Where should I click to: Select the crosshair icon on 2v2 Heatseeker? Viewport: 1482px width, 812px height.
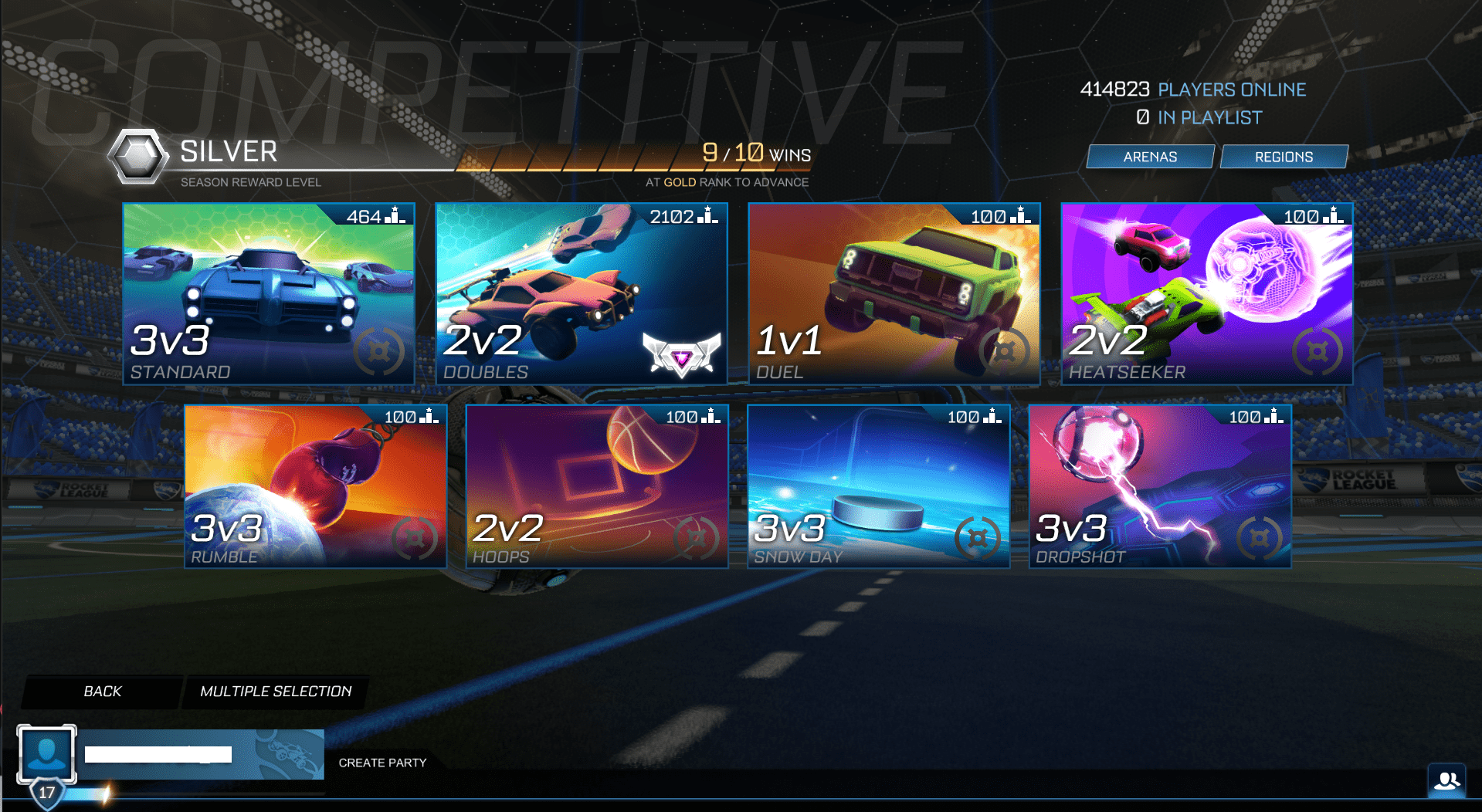(x=1318, y=351)
